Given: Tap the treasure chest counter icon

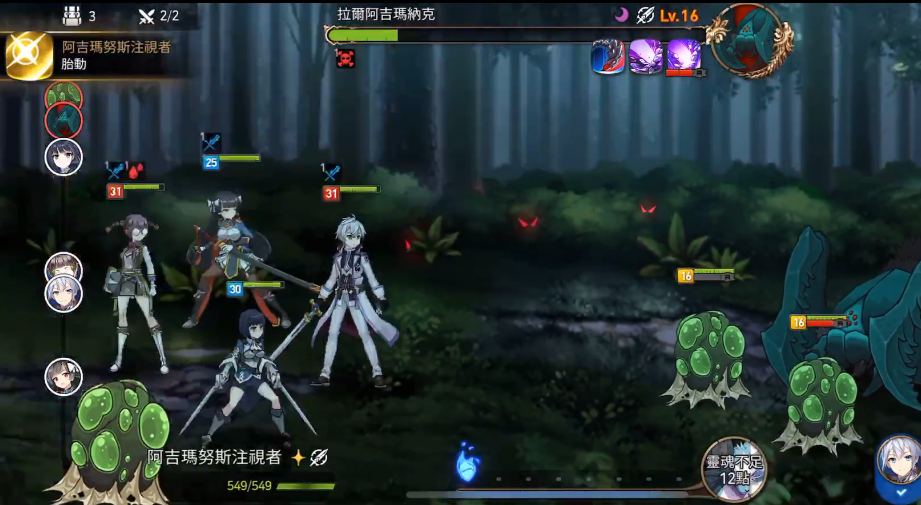Looking at the screenshot, I should [x=71, y=16].
